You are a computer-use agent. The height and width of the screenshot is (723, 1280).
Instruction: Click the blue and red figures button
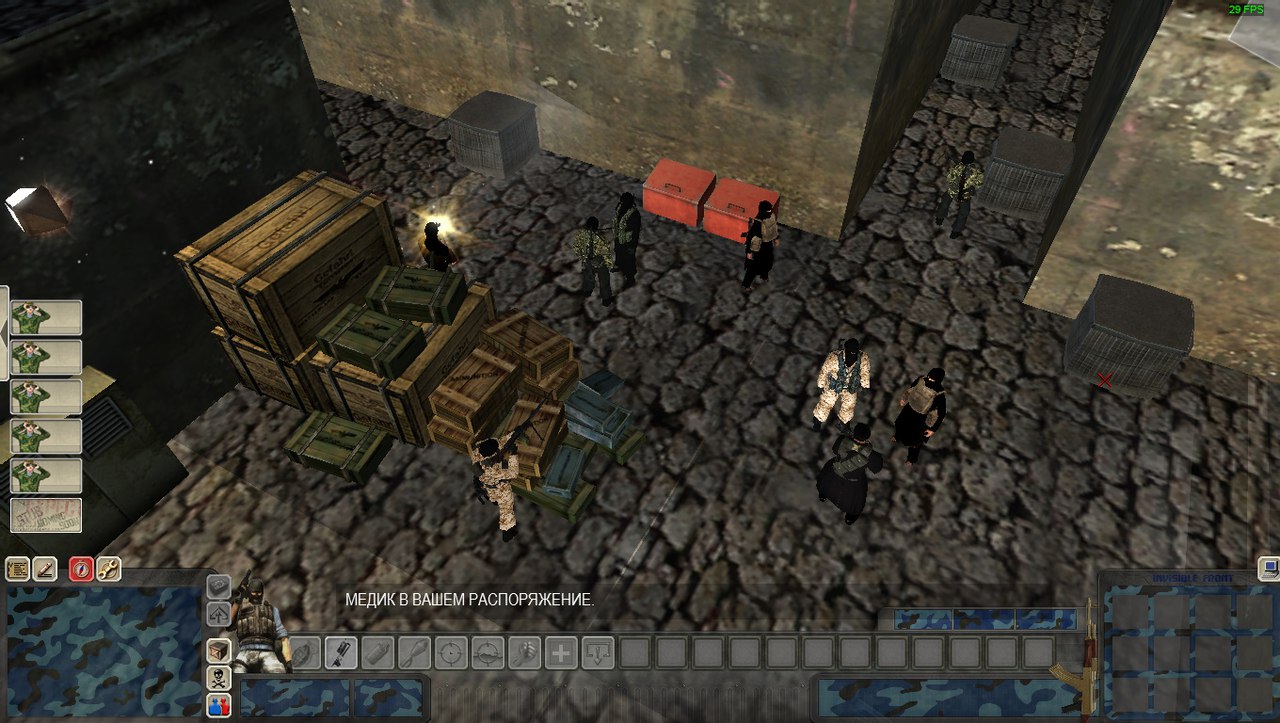[x=218, y=706]
